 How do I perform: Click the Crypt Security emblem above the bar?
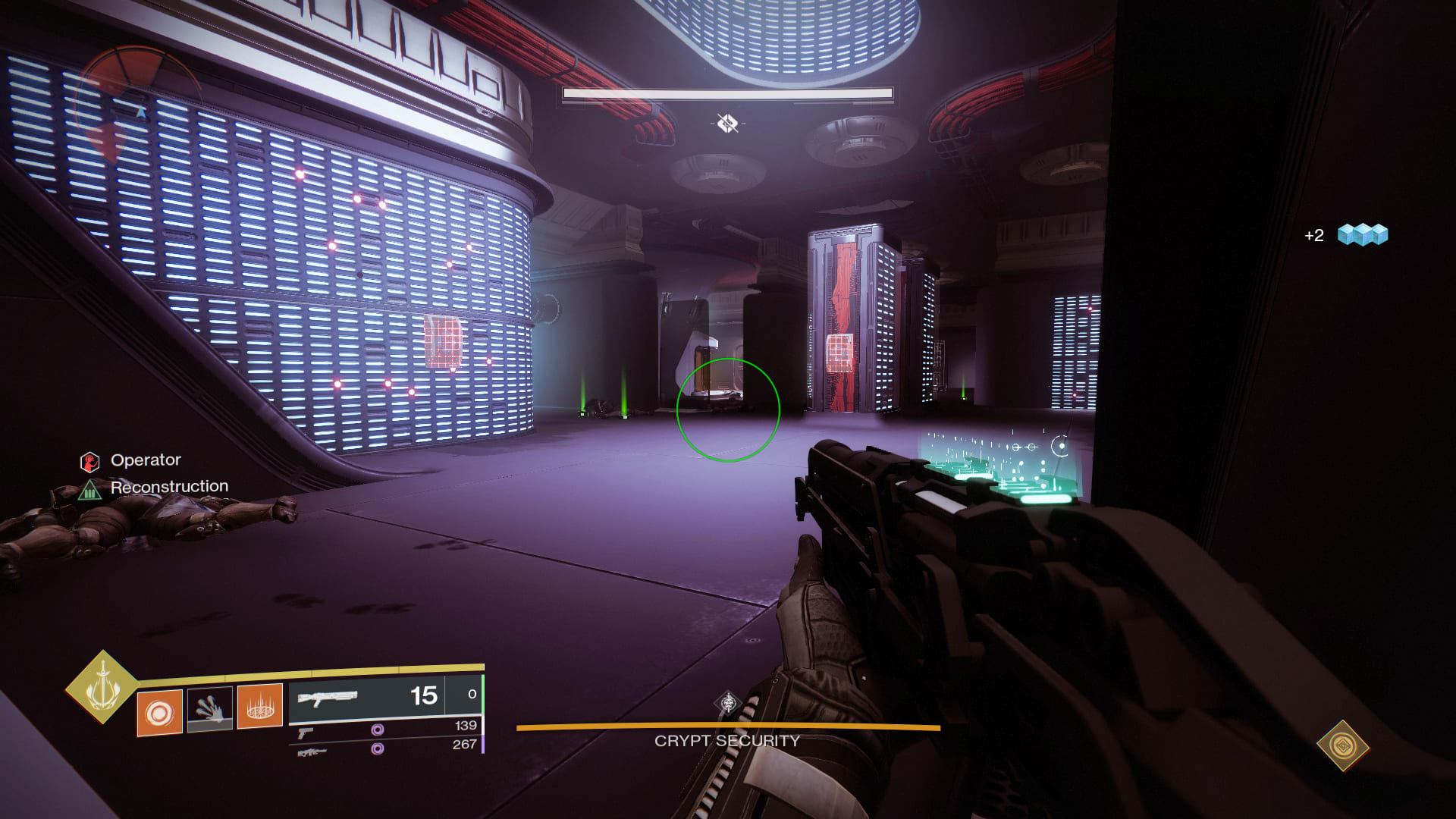pos(728,703)
